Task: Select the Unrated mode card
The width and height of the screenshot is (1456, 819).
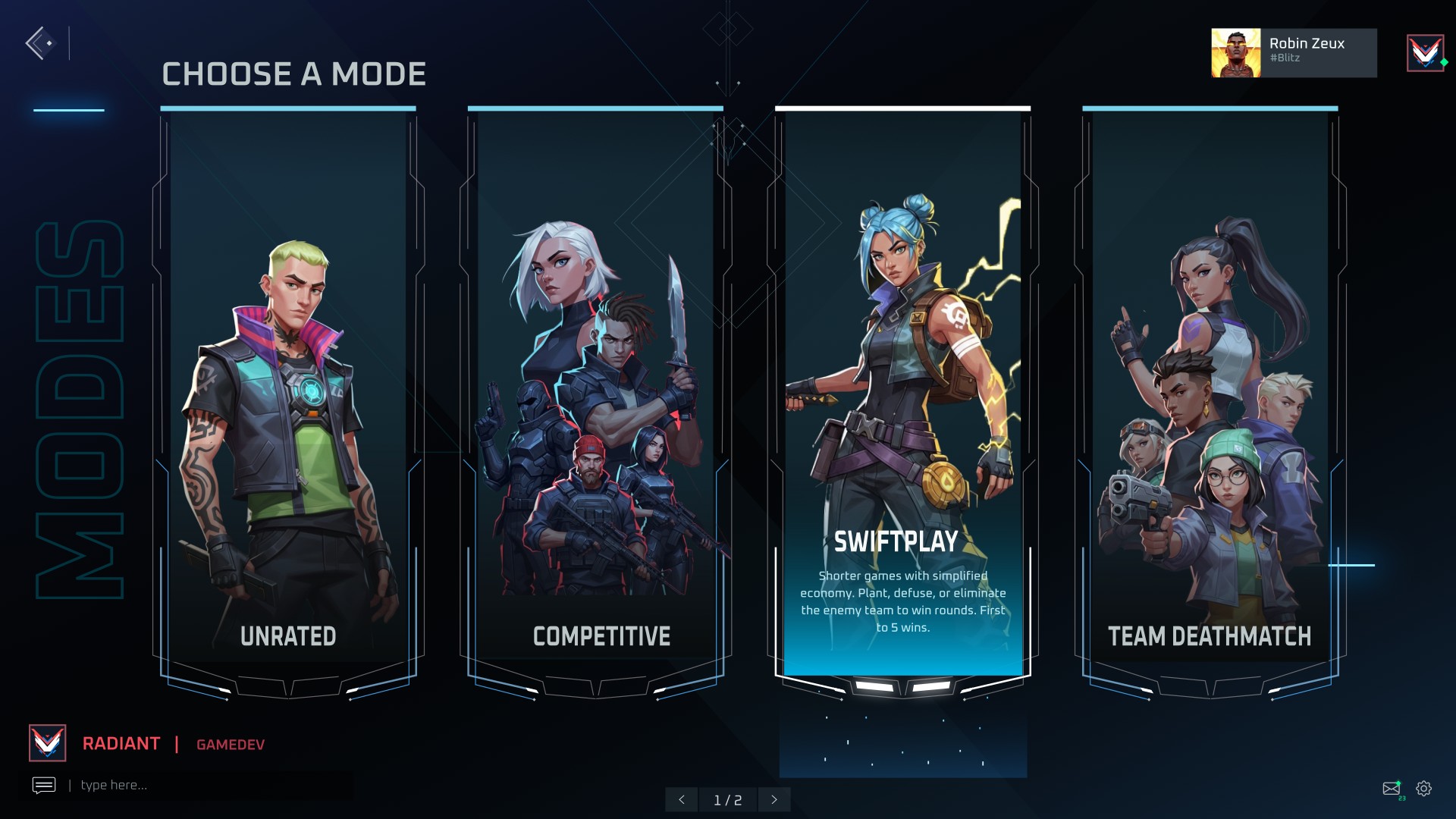Action: click(288, 394)
